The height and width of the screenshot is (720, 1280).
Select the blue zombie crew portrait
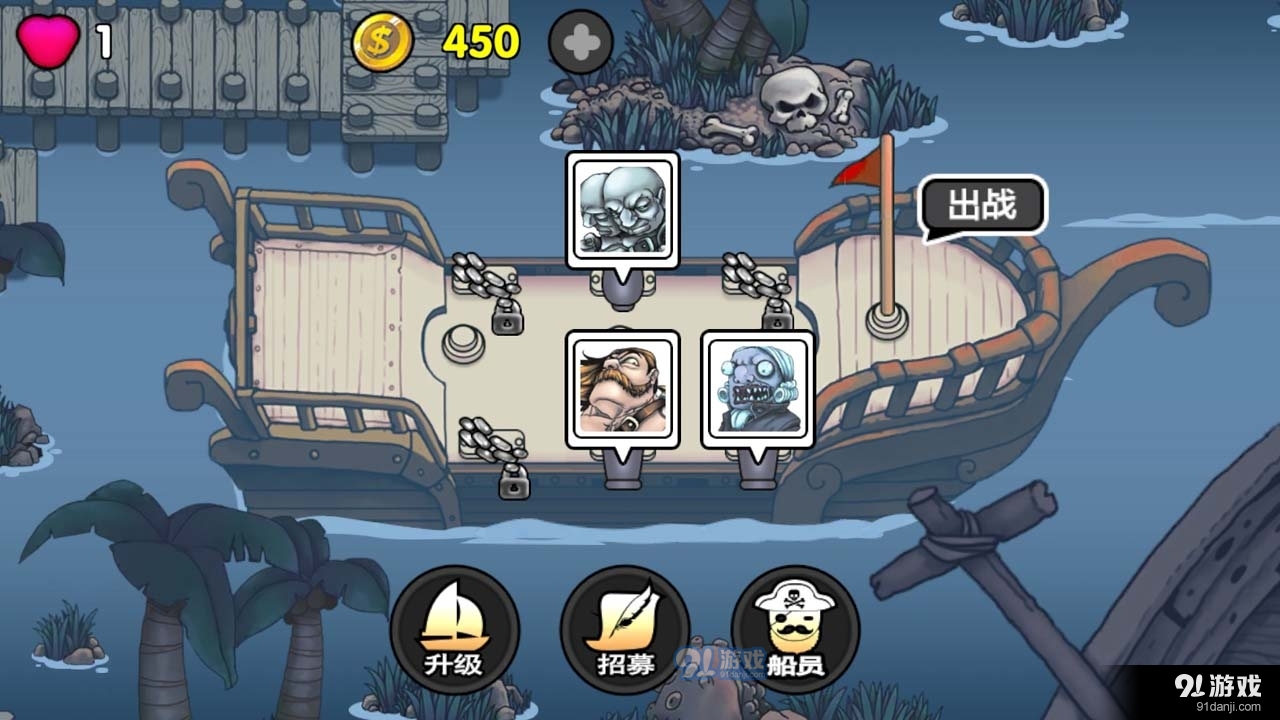point(757,388)
